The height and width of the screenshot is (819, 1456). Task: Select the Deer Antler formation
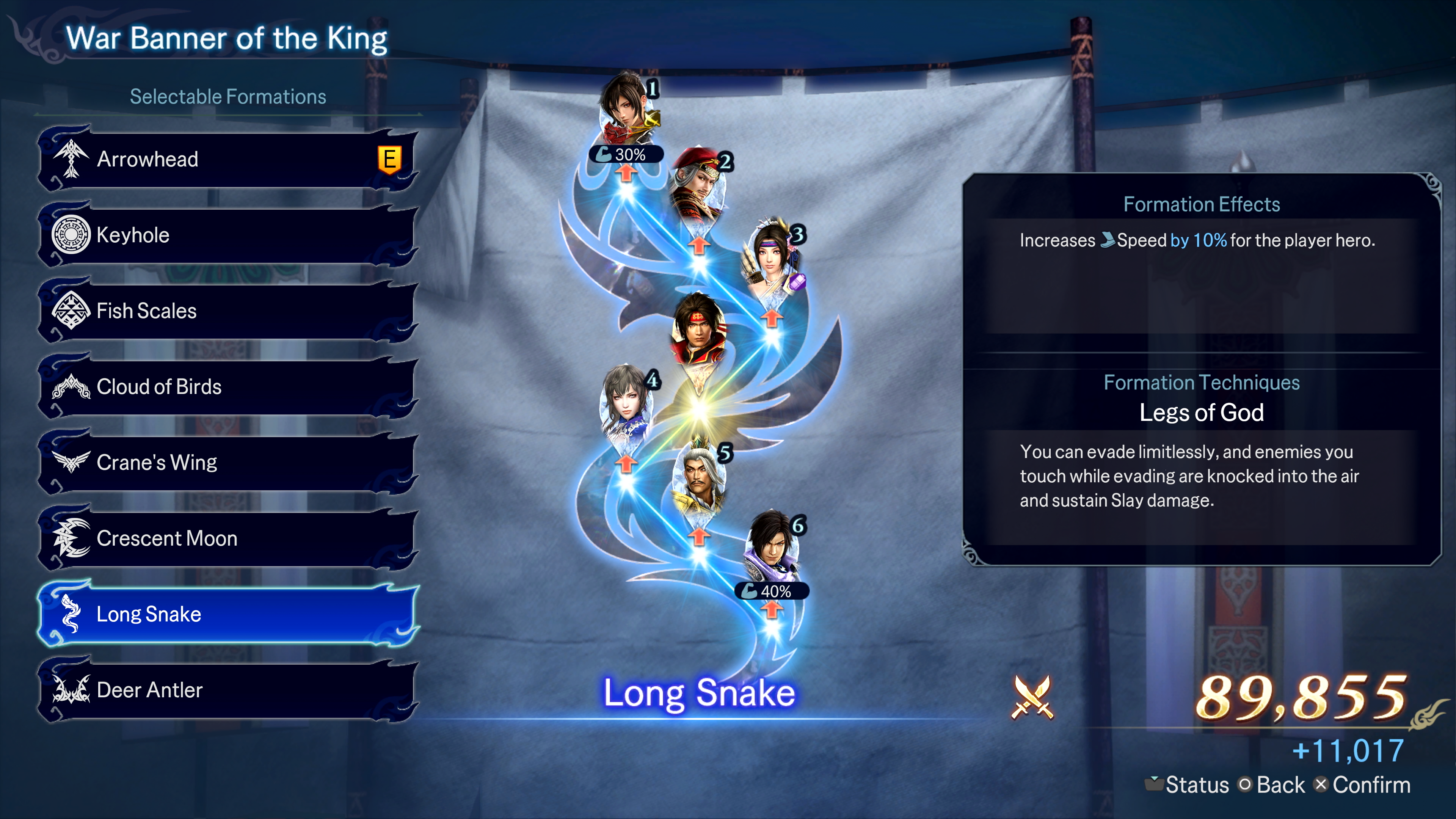click(x=226, y=690)
